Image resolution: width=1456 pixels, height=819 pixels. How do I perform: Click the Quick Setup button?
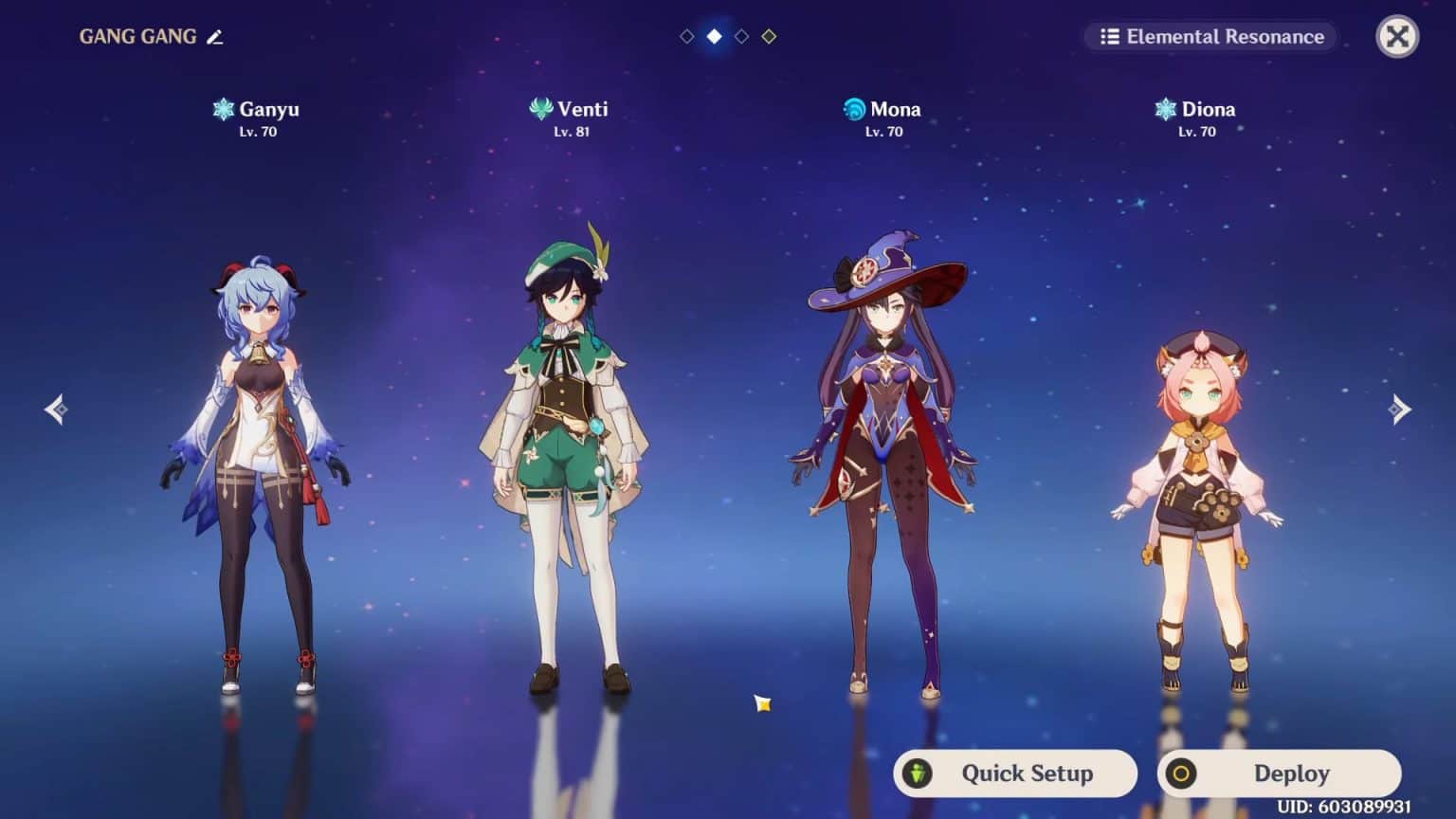[x=1014, y=773]
